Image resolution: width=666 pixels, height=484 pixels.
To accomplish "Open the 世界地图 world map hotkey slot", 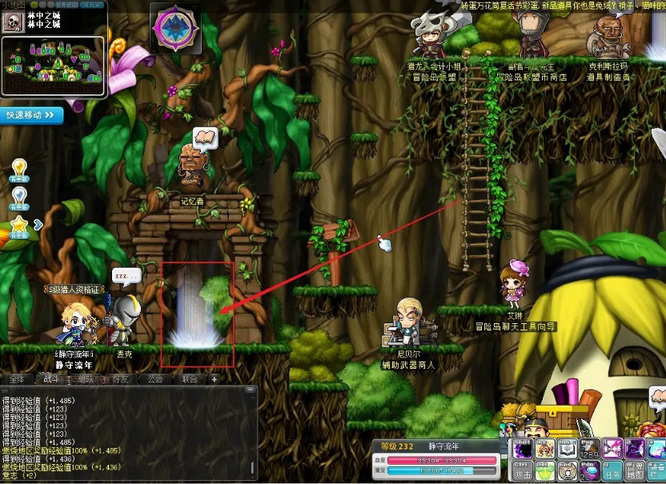I will click(632, 470).
